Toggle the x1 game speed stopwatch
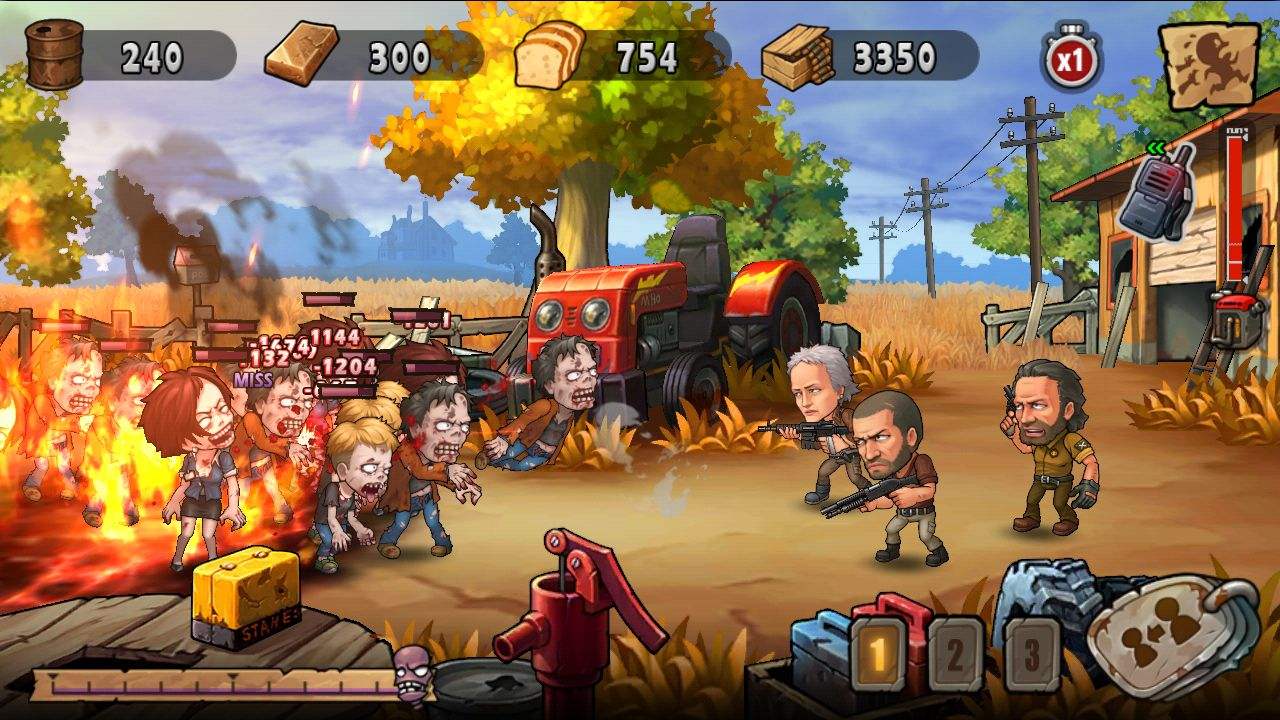 click(x=1071, y=58)
